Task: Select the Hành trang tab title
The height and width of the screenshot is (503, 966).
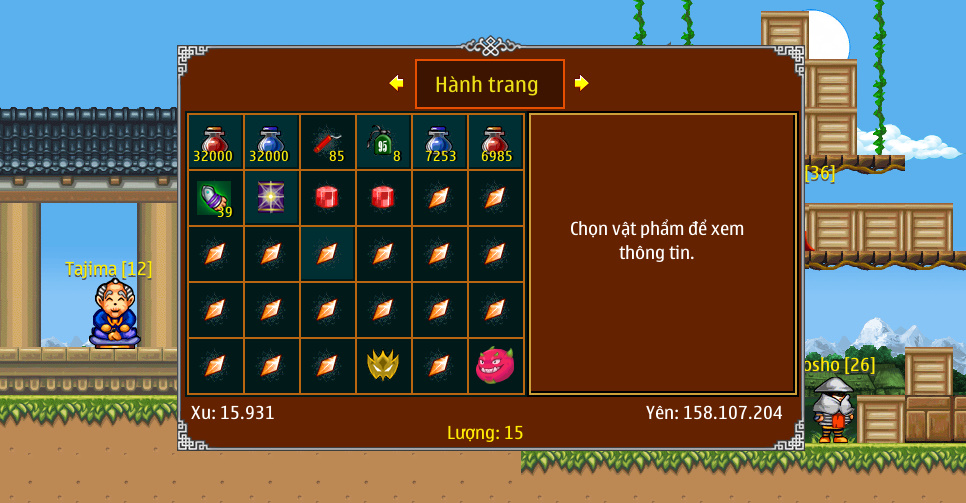Action: (489, 85)
